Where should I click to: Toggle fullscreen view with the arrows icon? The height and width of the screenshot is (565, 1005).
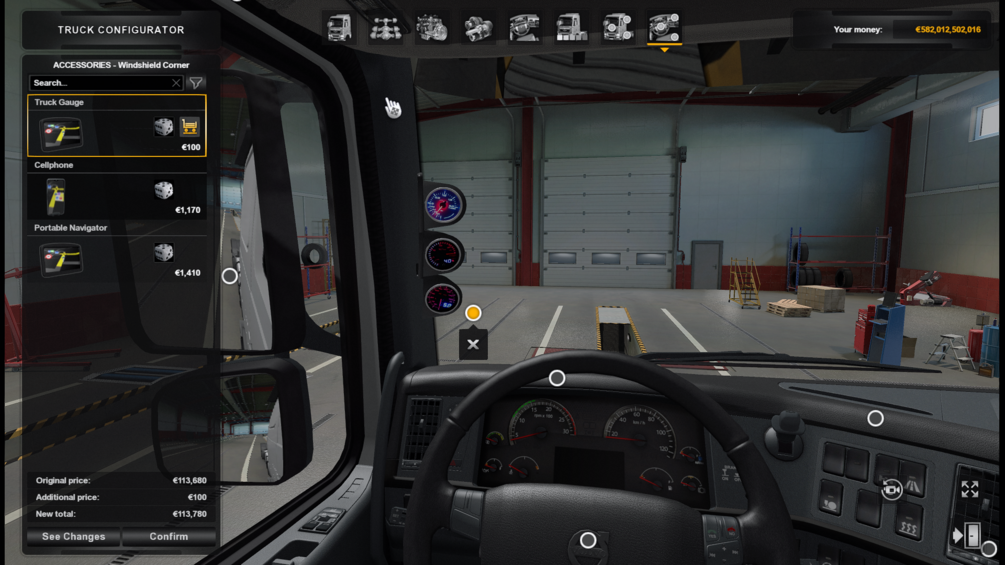[970, 489]
